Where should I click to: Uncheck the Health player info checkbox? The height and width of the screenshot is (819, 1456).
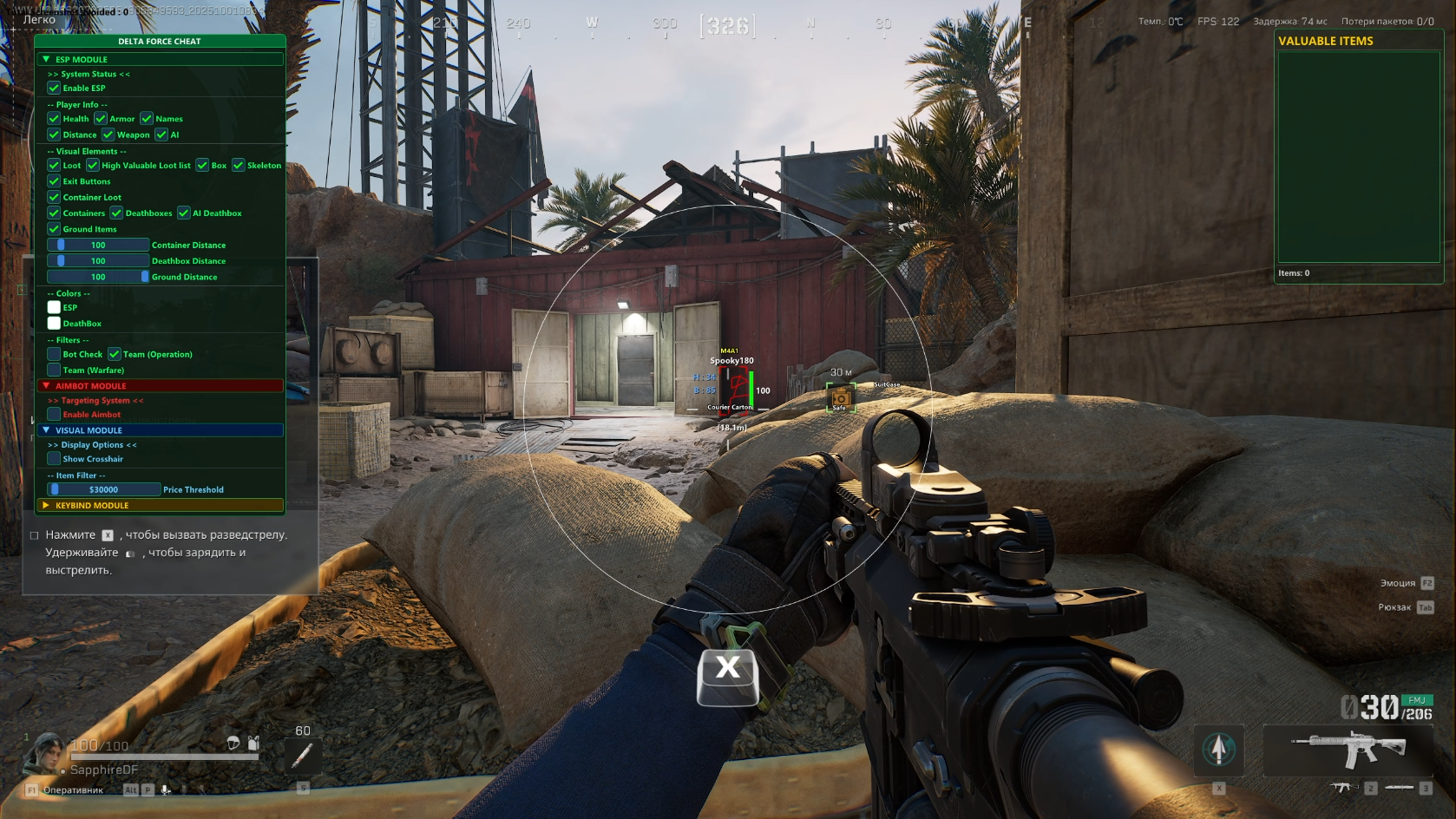pyautogui.click(x=54, y=119)
